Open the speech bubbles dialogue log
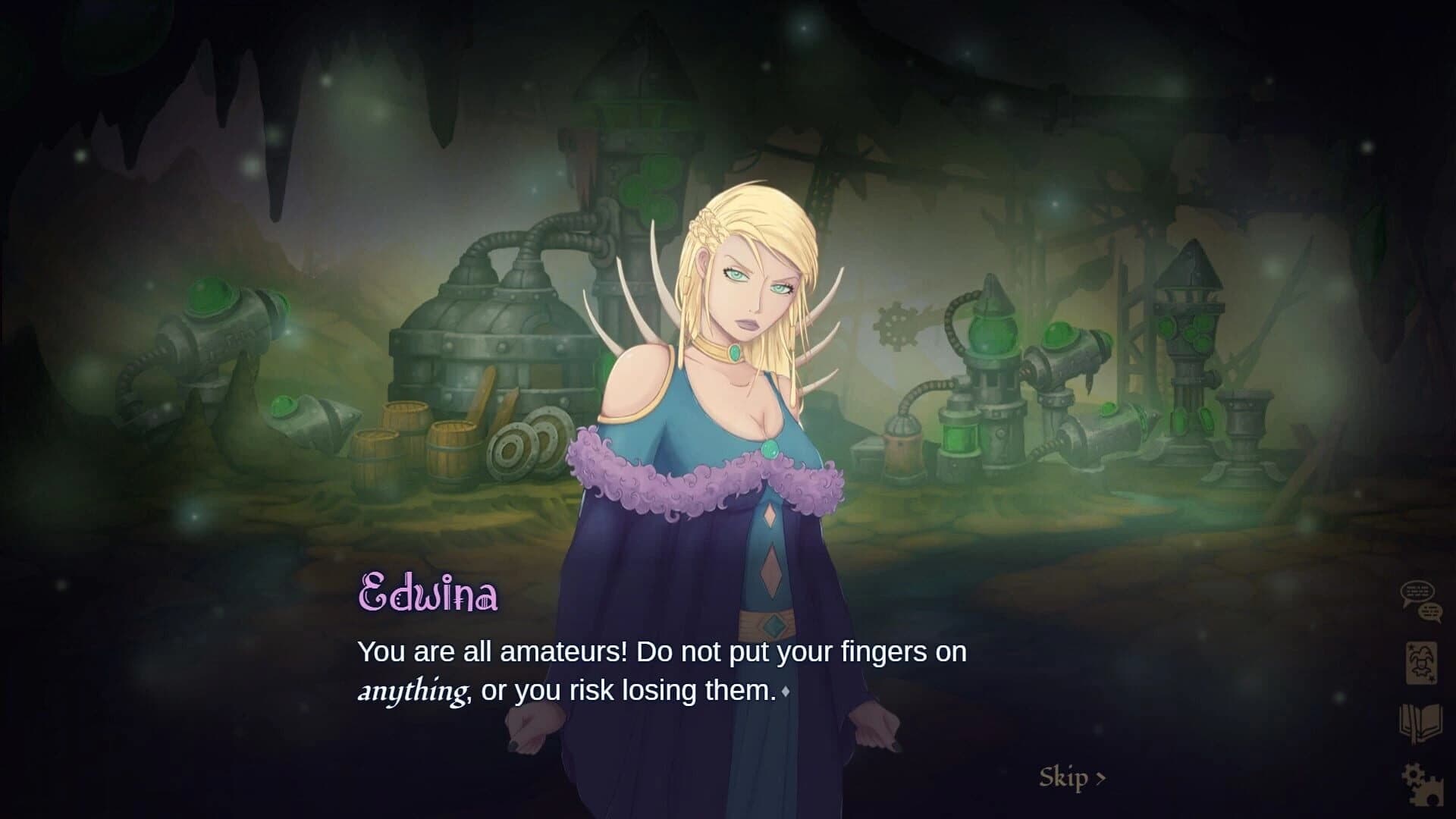 (x=1420, y=602)
